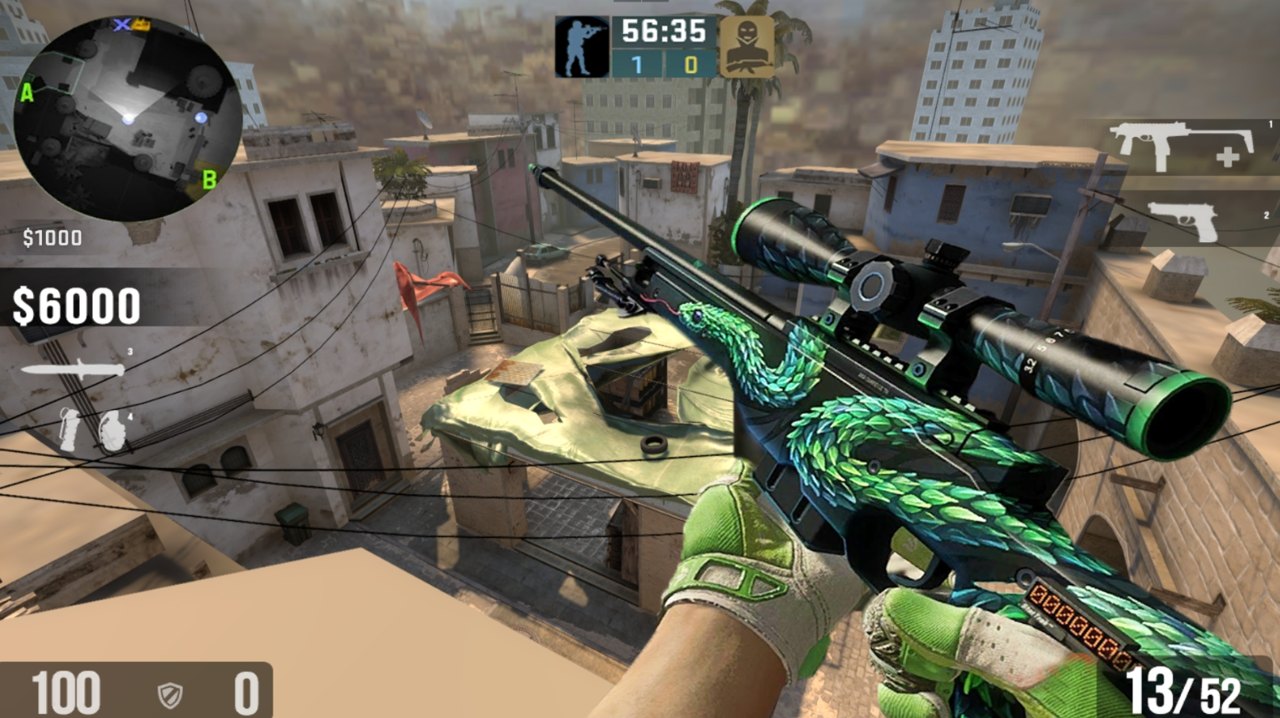This screenshot has width=1280, height=718.
Task: Click bombsite B marker on the radar
Action: [x=210, y=180]
